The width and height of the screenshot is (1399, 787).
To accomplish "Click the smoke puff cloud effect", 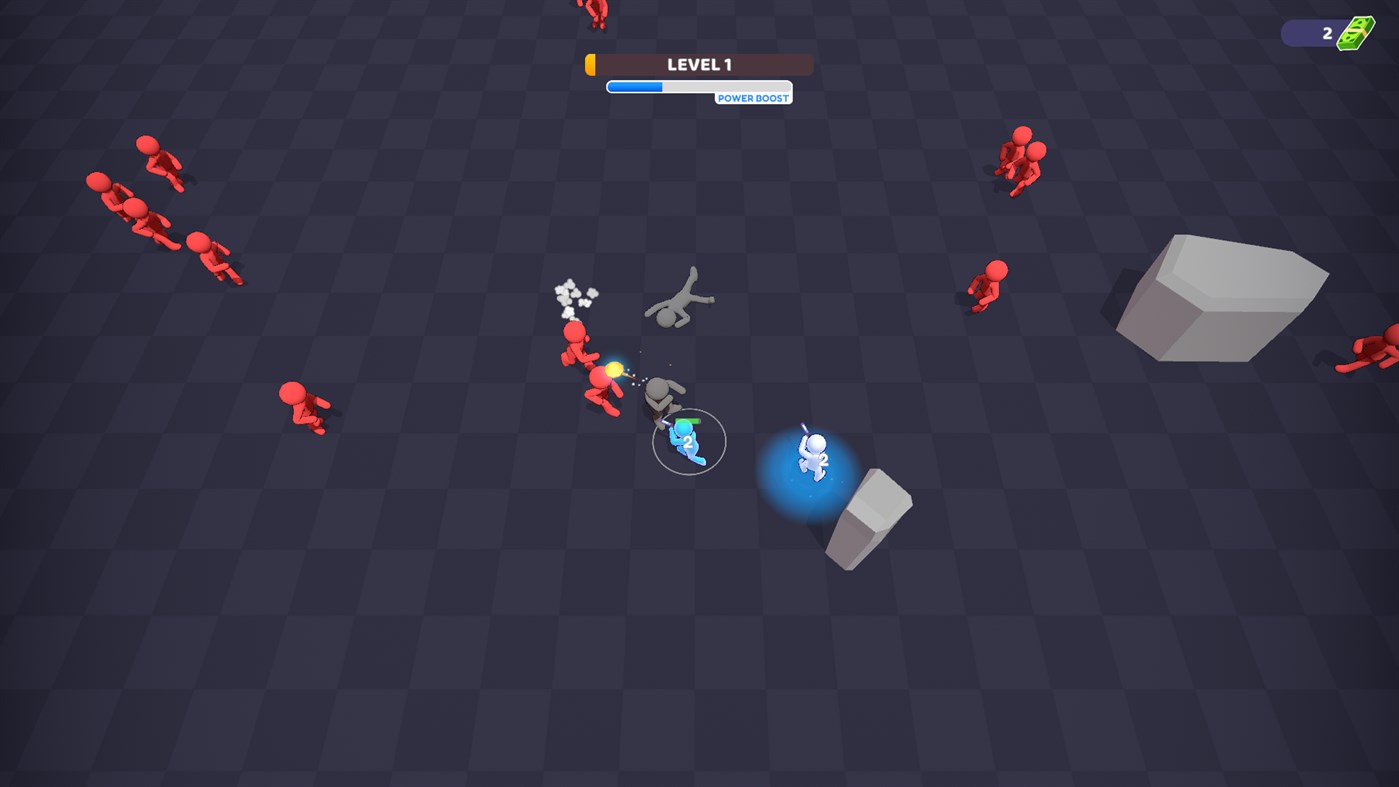I will point(573,294).
